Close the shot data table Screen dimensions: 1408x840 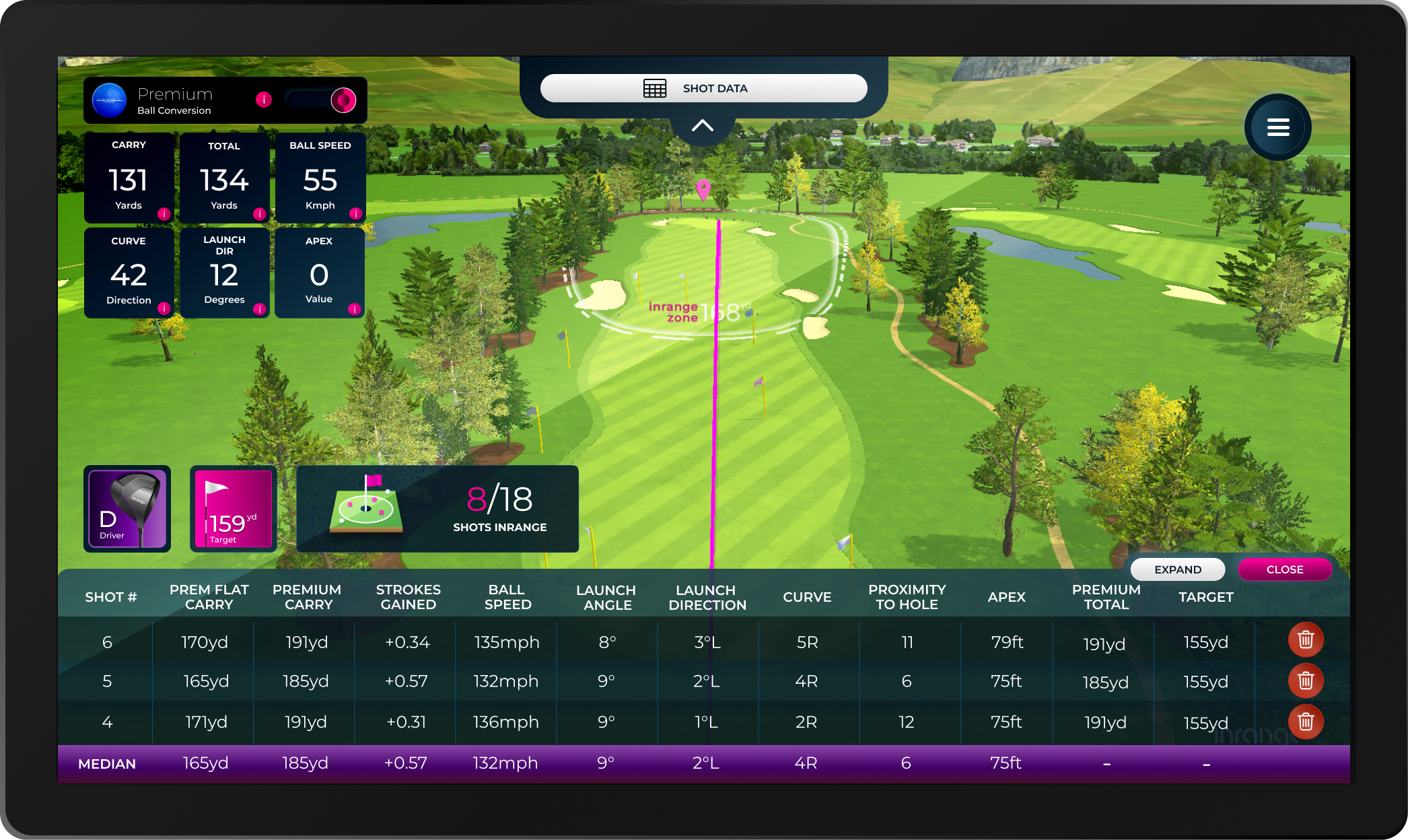(x=1284, y=569)
